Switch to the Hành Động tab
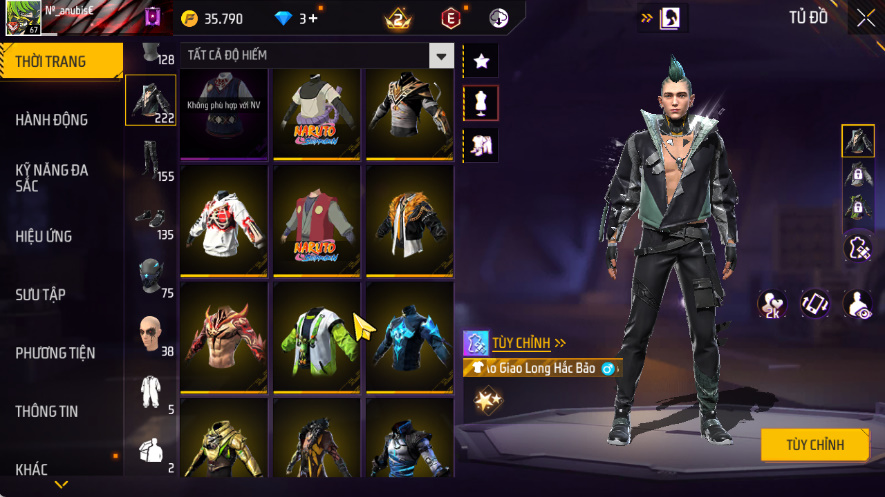Screen dimensions: 885x497 click(x=52, y=120)
